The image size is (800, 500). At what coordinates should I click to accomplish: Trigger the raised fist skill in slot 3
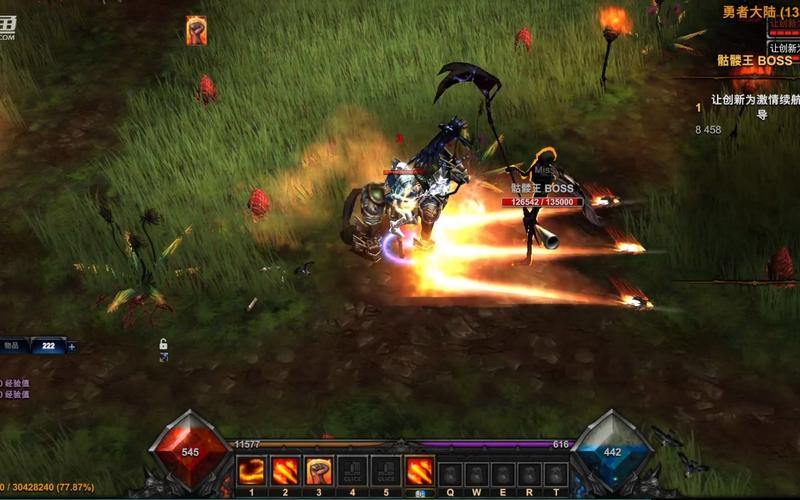point(319,471)
